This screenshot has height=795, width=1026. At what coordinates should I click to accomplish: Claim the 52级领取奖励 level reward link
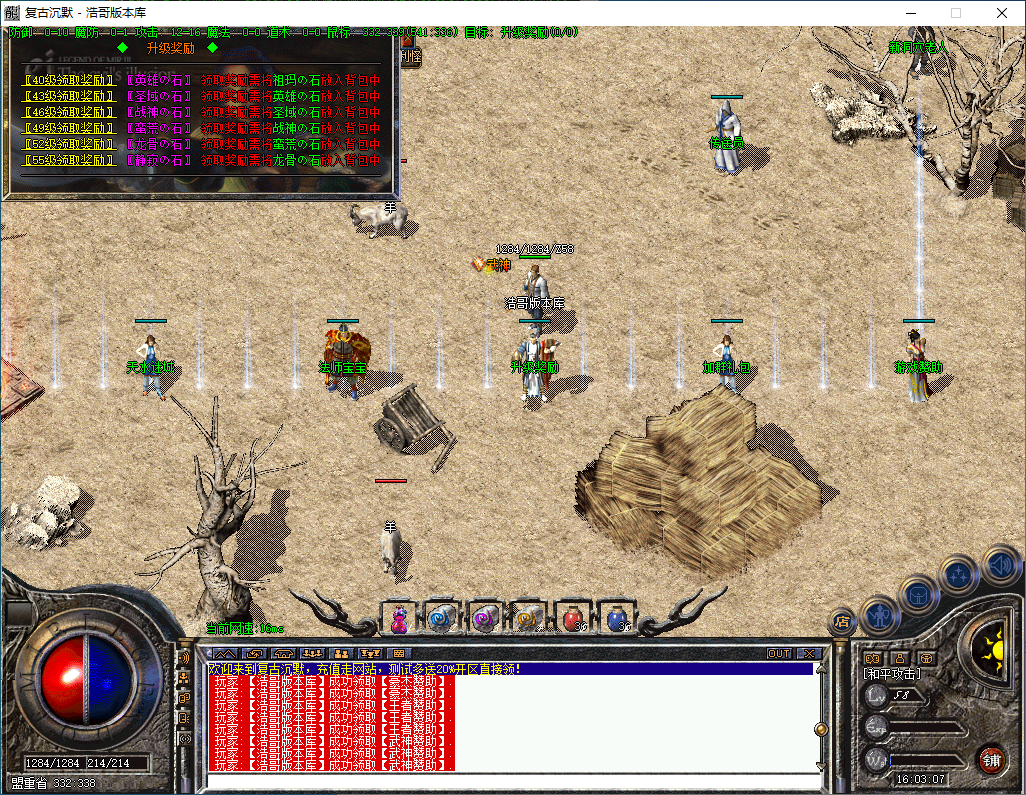click(x=68, y=144)
